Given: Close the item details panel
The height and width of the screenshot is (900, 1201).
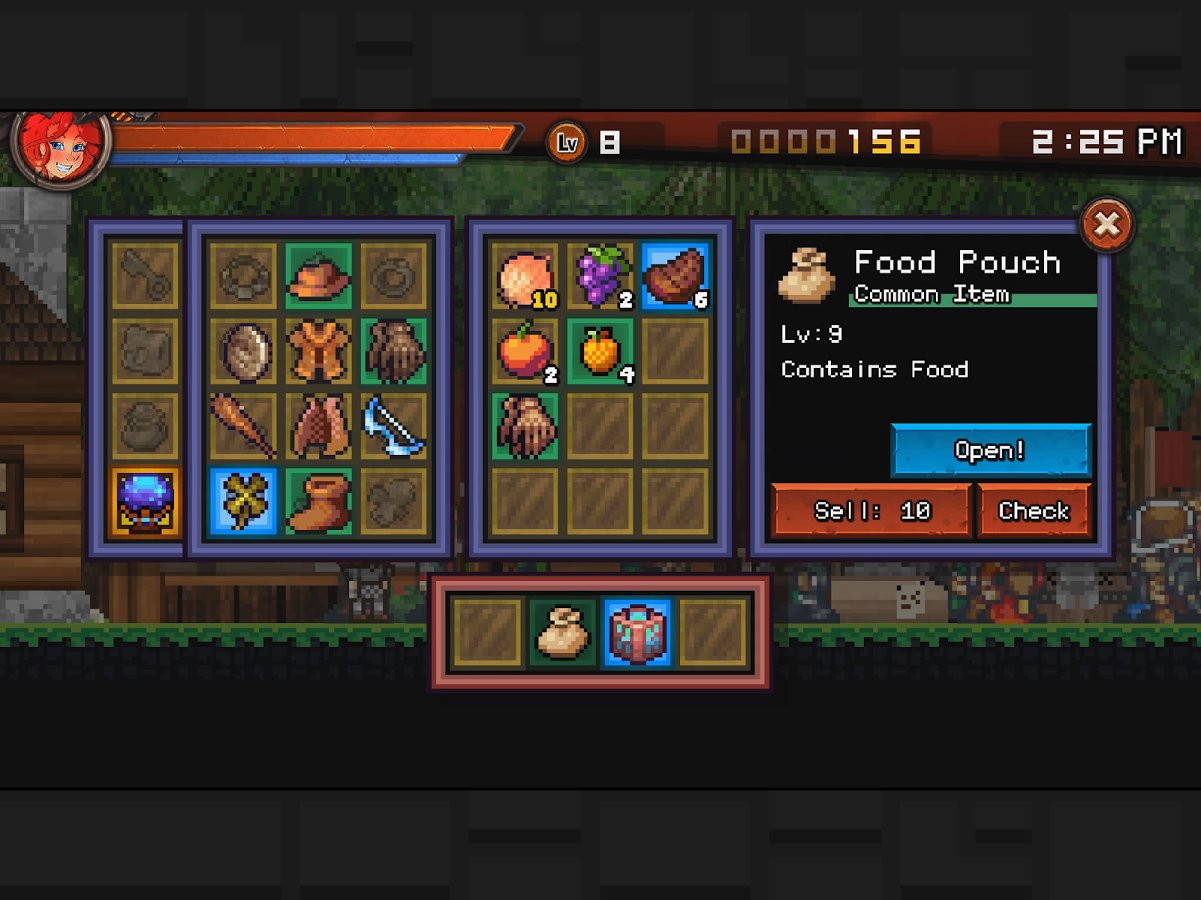Looking at the screenshot, I should tap(1107, 225).
